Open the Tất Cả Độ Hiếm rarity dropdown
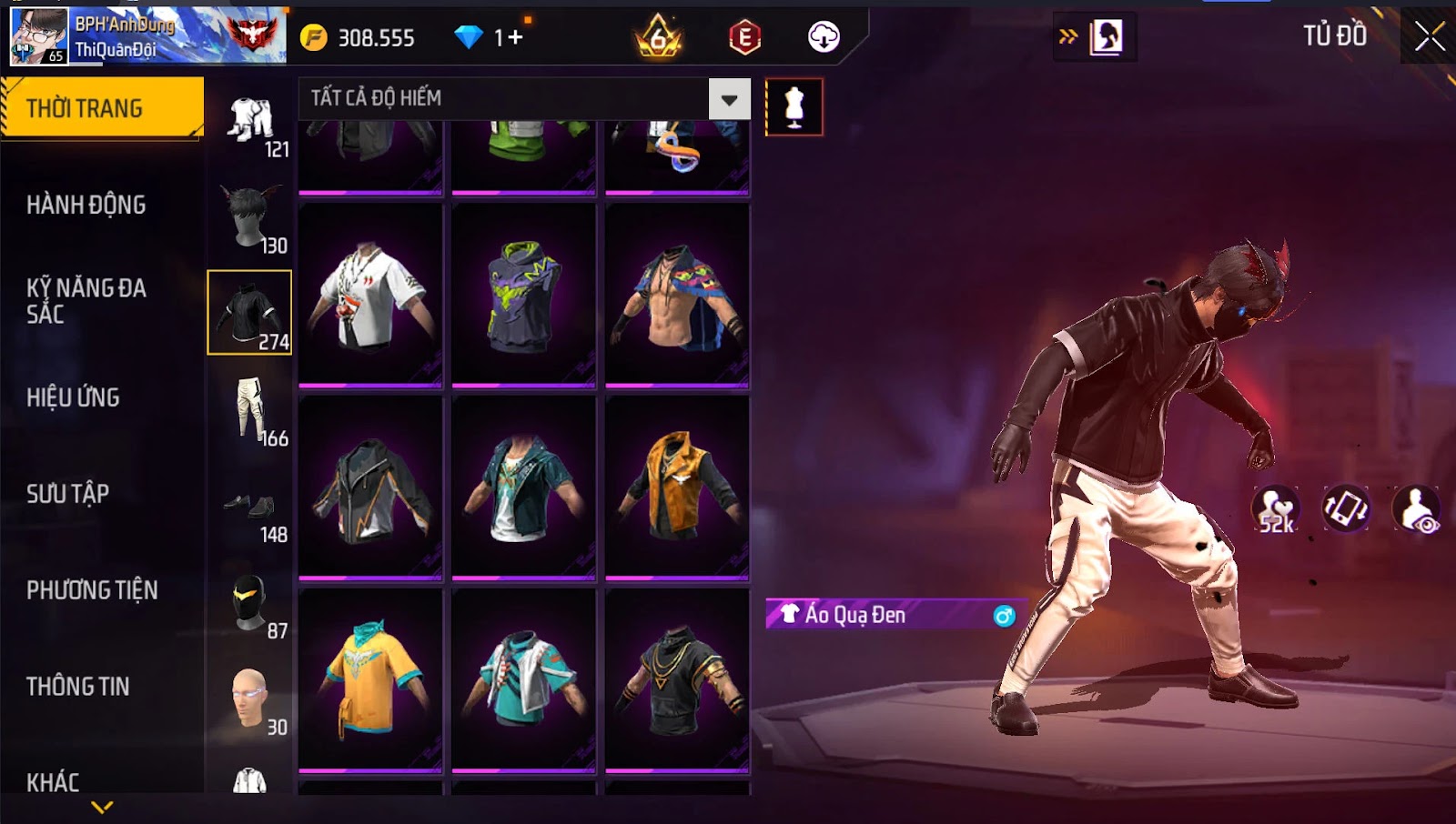1456x824 pixels. tap(729, 99)
